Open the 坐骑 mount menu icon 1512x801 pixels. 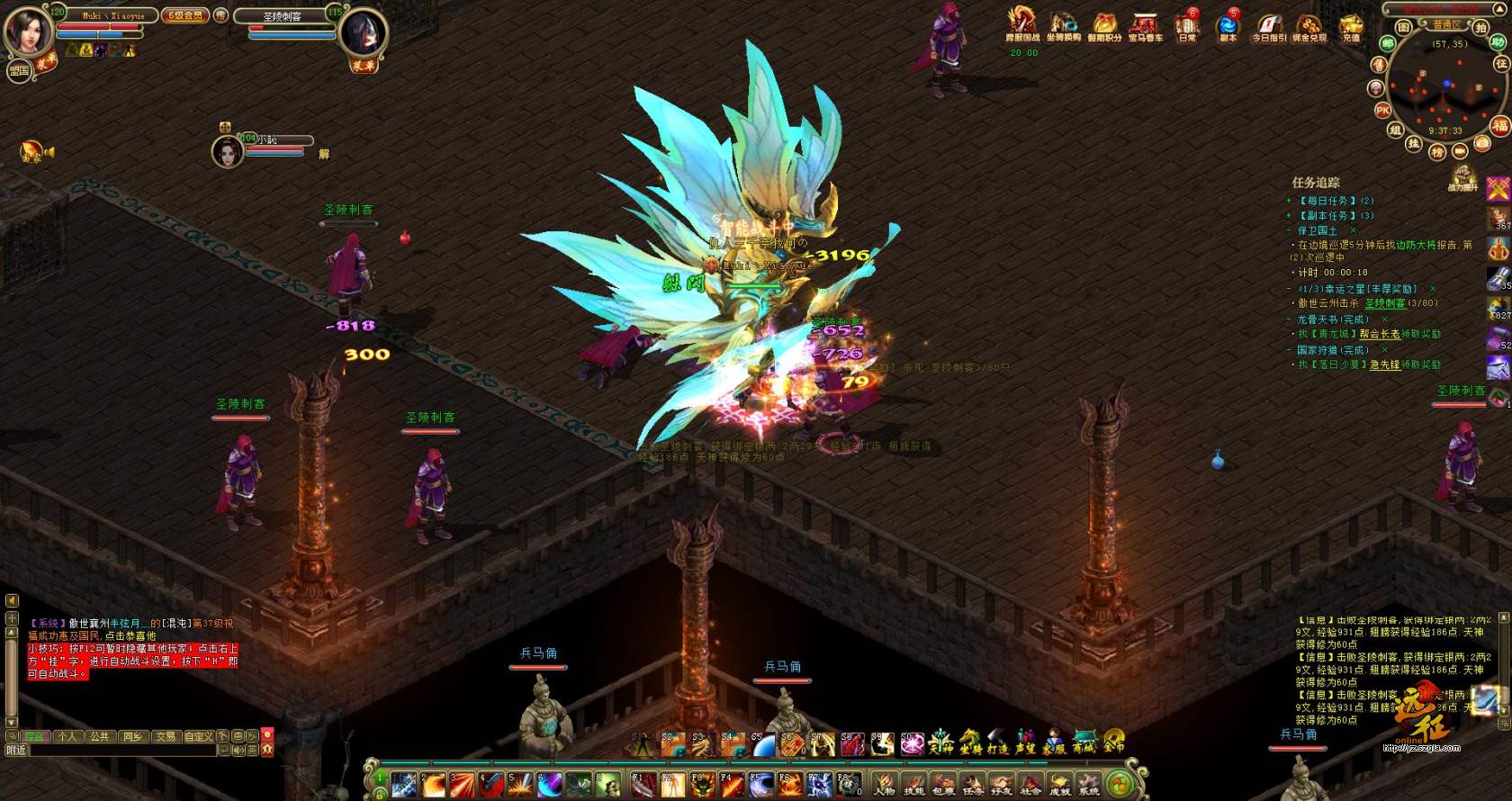click(x=970, y=742)
